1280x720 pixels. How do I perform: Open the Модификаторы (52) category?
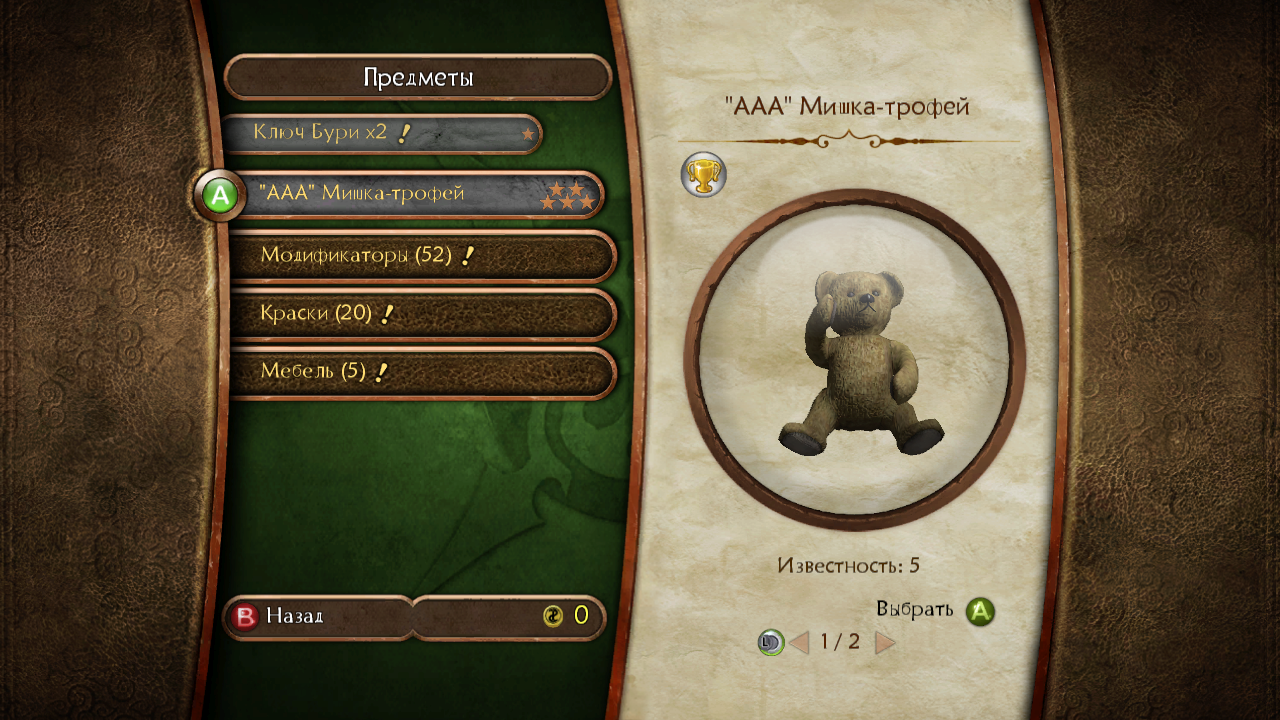tap(420, 256)
